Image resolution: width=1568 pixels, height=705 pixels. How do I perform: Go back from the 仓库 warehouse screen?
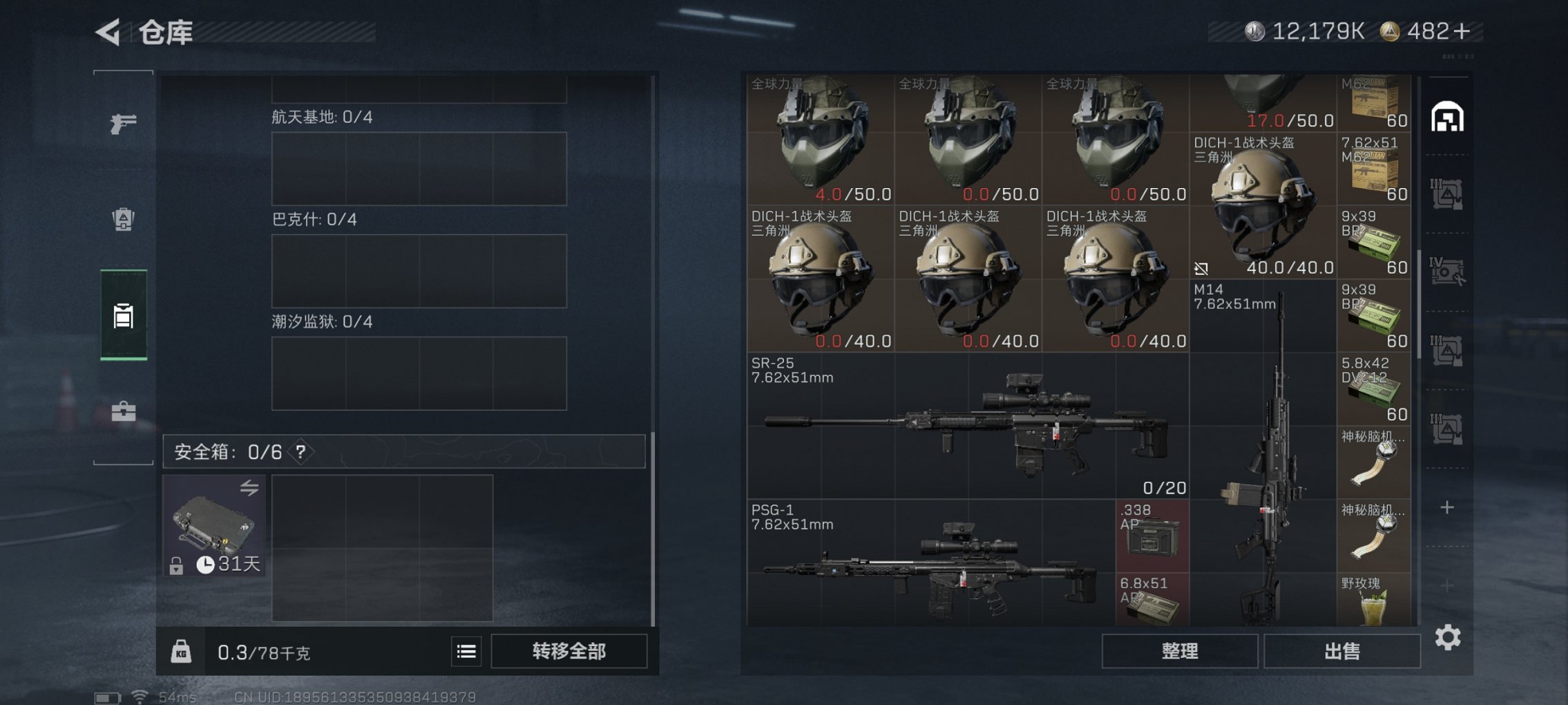(x=108, y=32)
